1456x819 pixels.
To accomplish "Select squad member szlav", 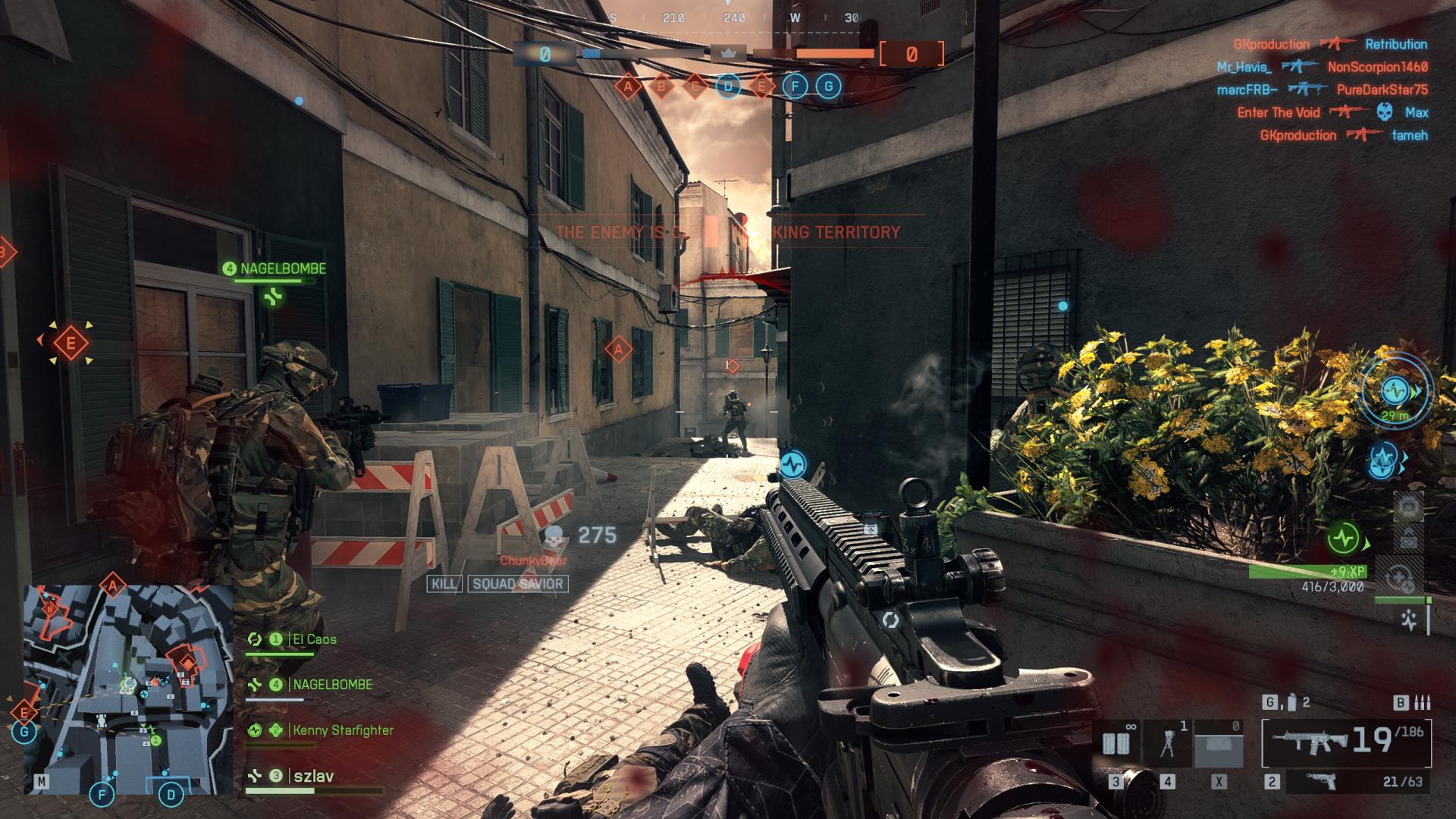I will 313,776.
